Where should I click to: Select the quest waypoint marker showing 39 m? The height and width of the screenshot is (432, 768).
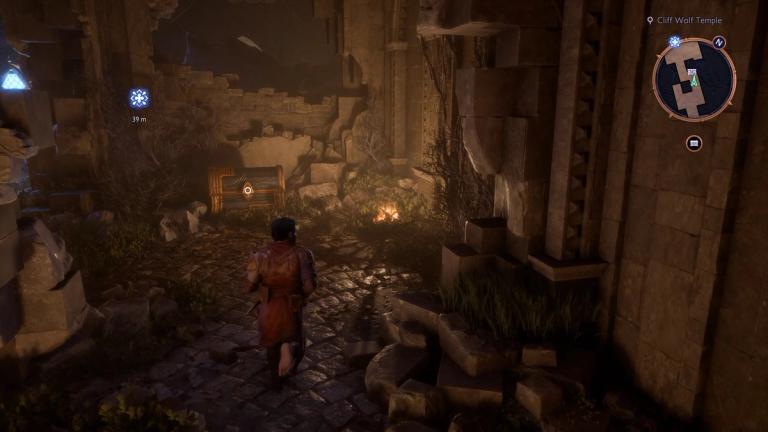coord(139,98)
